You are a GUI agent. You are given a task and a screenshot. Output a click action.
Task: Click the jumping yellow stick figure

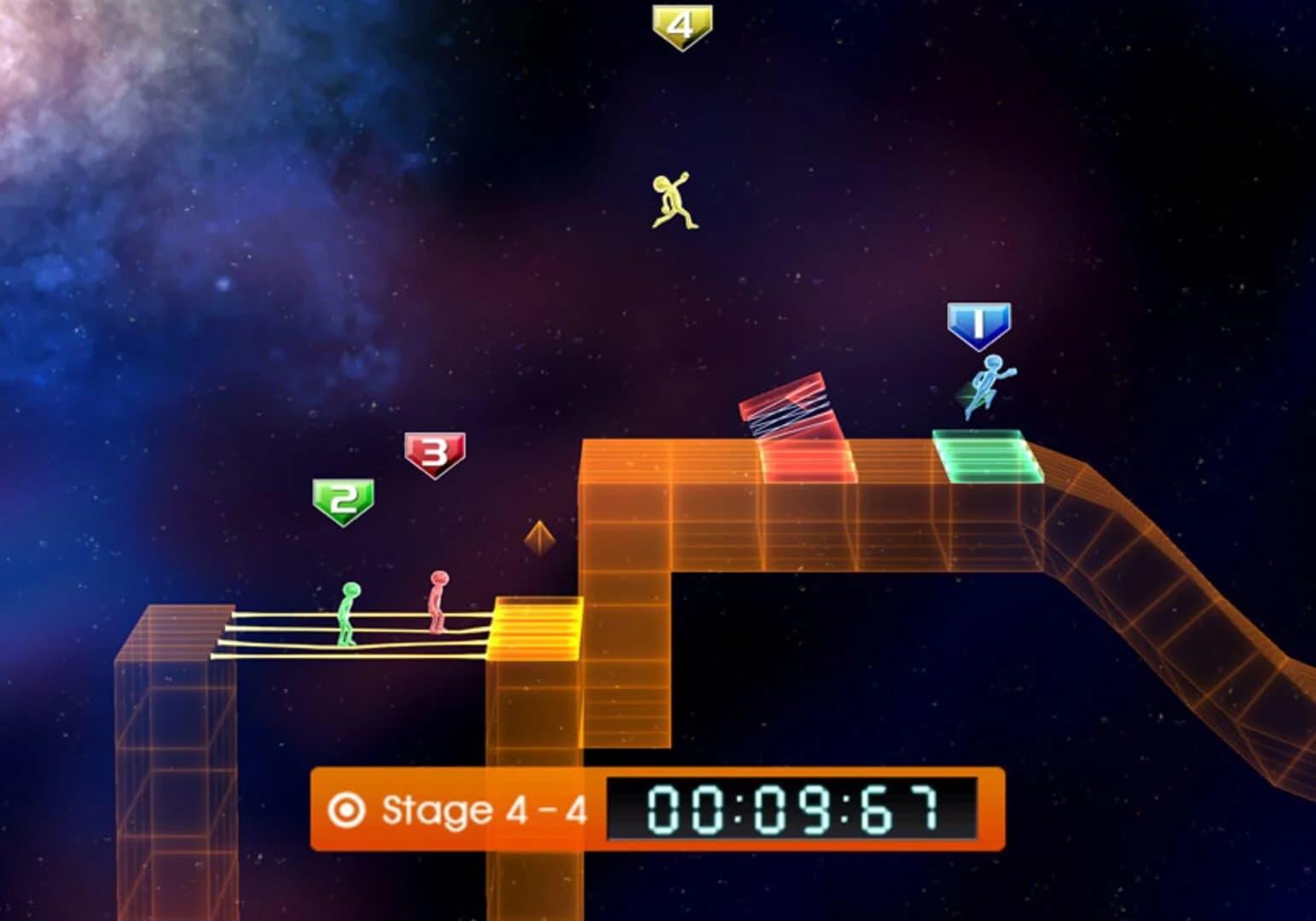point(670,199)
